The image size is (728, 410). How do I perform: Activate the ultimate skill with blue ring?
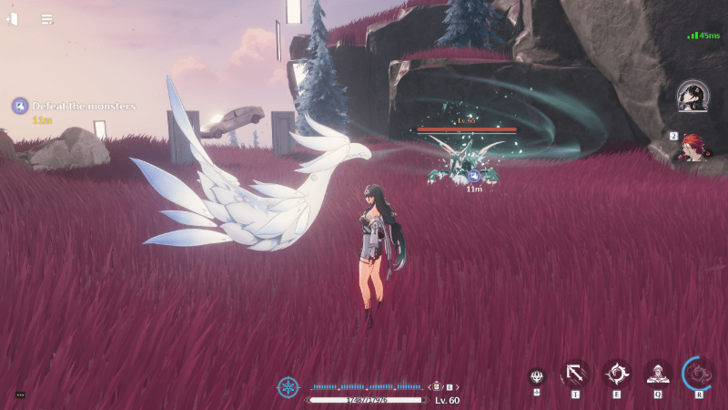(x=698, y=374)
